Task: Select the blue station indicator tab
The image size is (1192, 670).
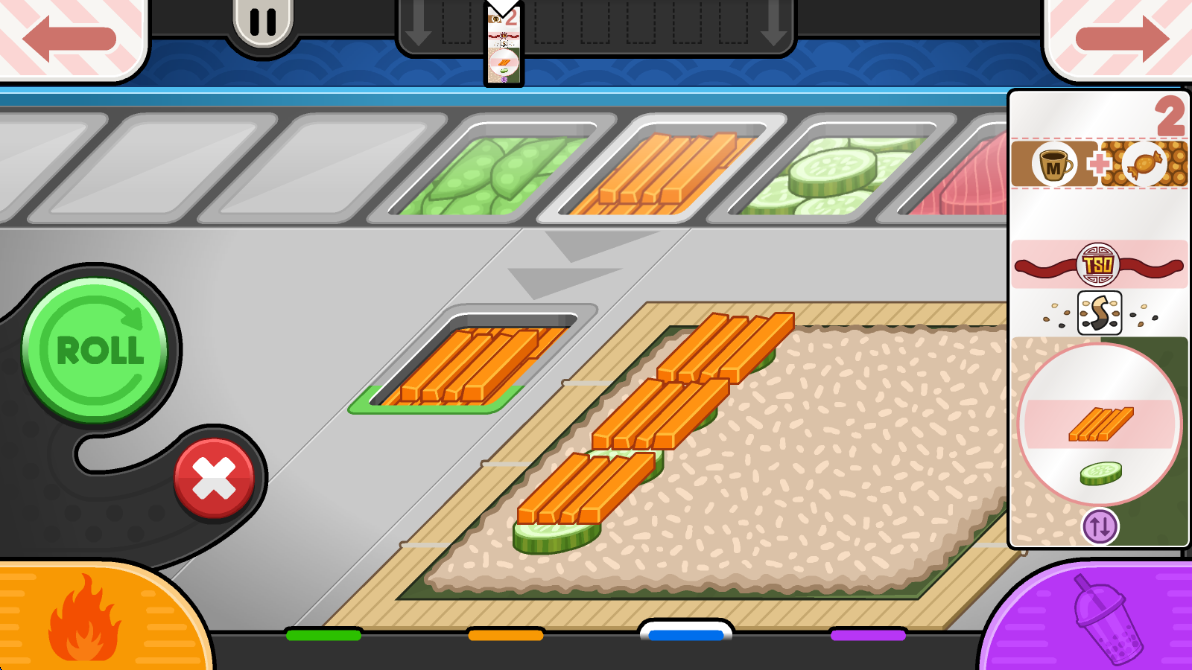Action: tap(686, 634)
